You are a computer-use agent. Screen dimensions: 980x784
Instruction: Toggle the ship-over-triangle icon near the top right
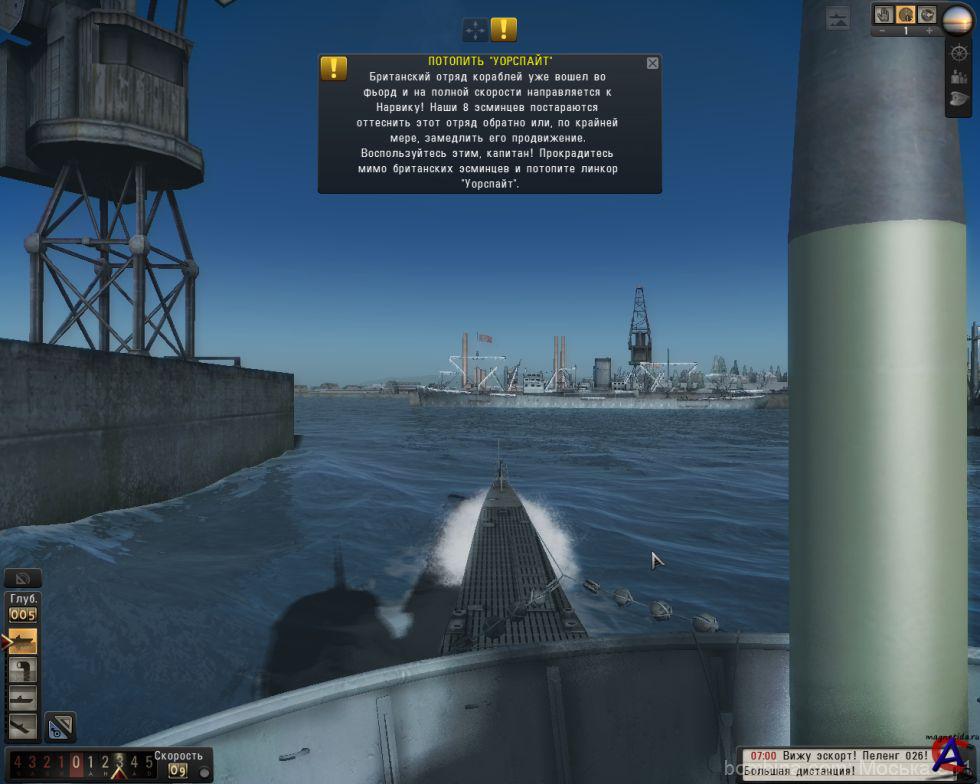[838, 17]
